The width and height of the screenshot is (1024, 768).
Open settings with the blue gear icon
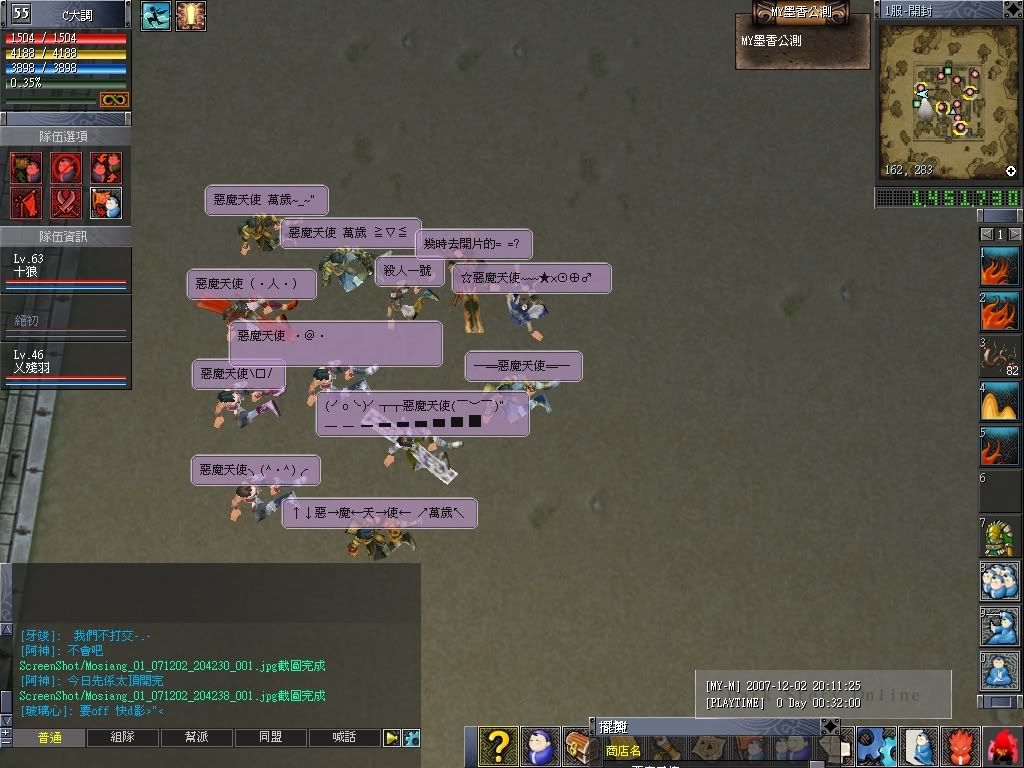pyautogui.click(x=877, y=746)
